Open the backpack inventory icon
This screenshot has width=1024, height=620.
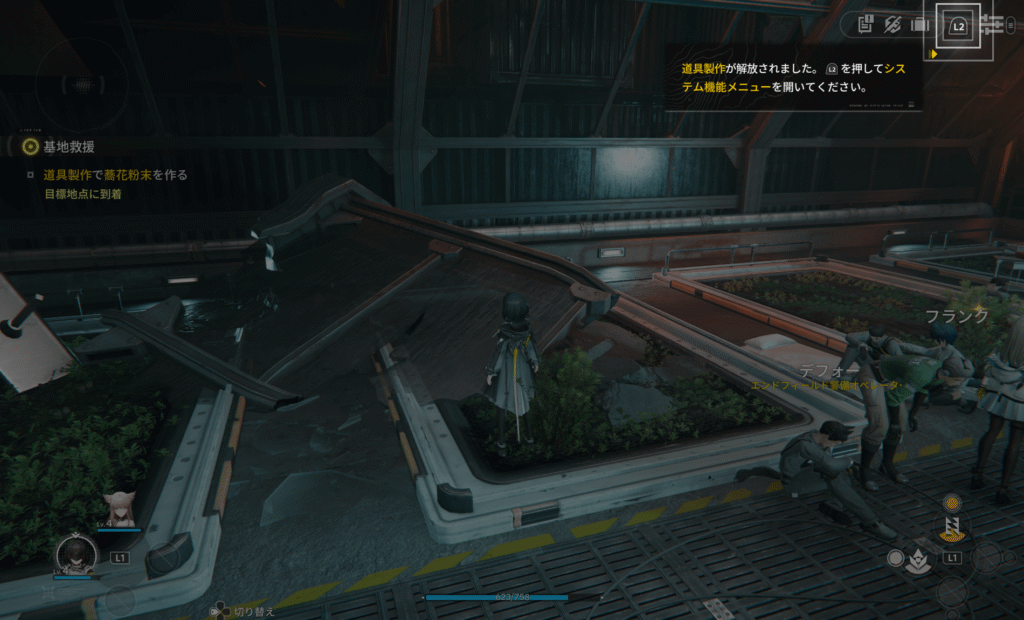[920, 23]
